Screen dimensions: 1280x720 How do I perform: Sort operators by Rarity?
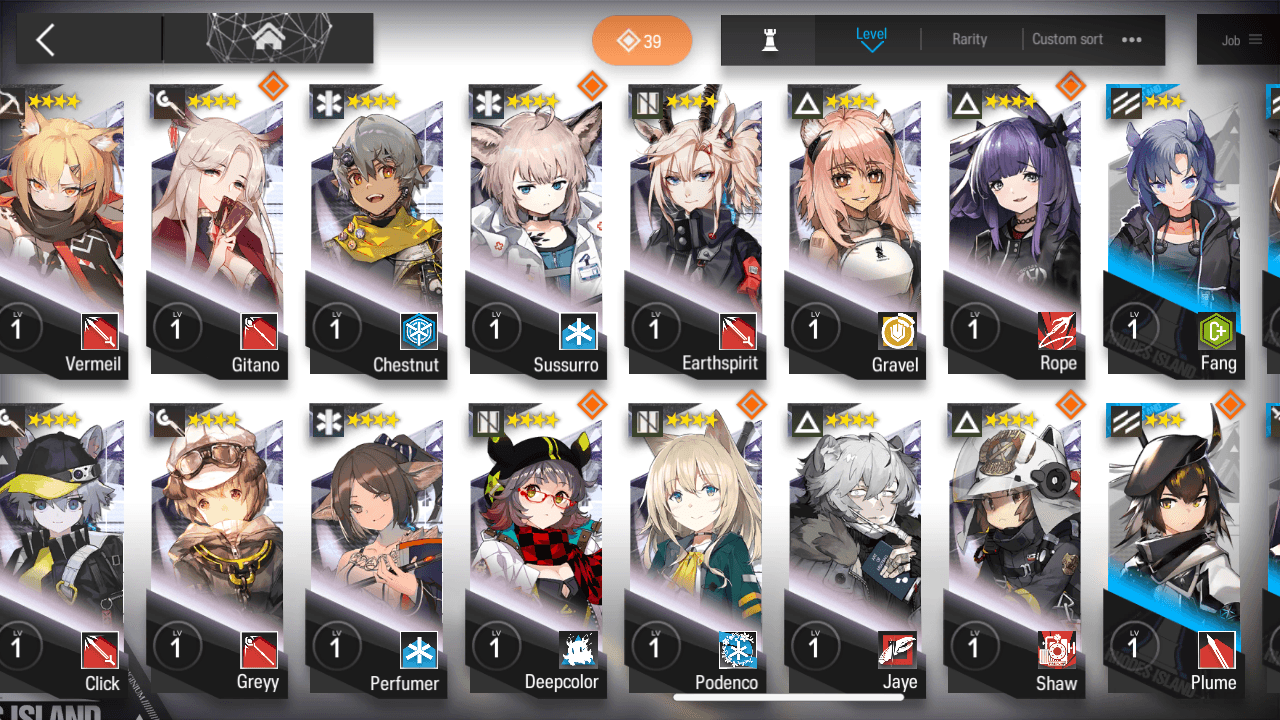pyautogui.click(x=969, y=39)
